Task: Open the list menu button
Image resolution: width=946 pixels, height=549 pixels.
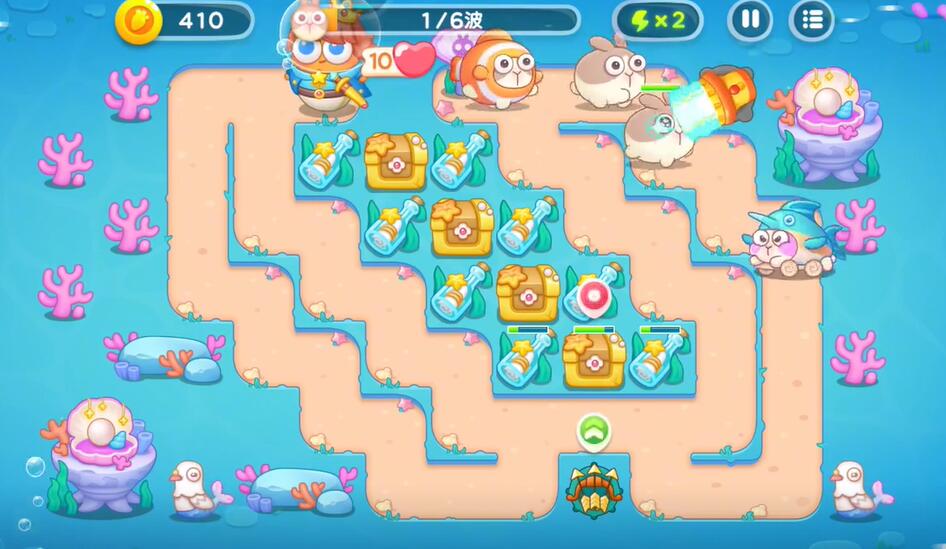Action: [x=812, y=20]
